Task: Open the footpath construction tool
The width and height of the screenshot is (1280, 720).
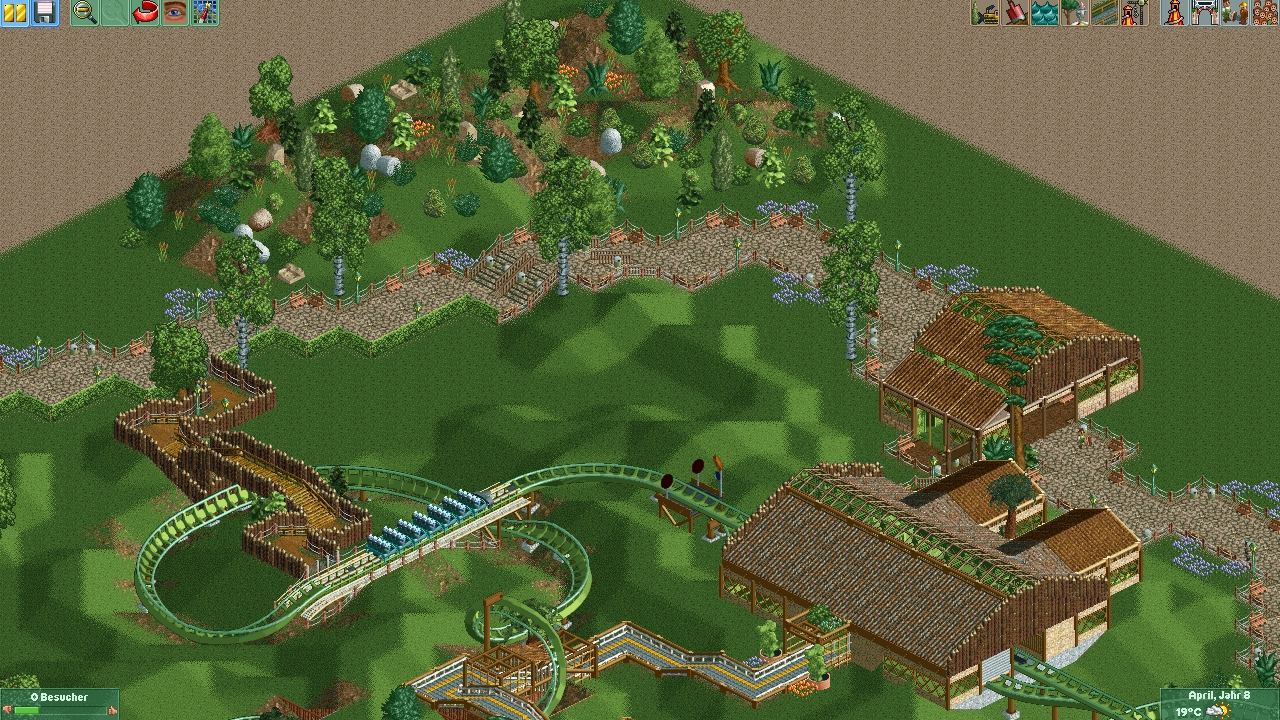Action: [1105, 12]
